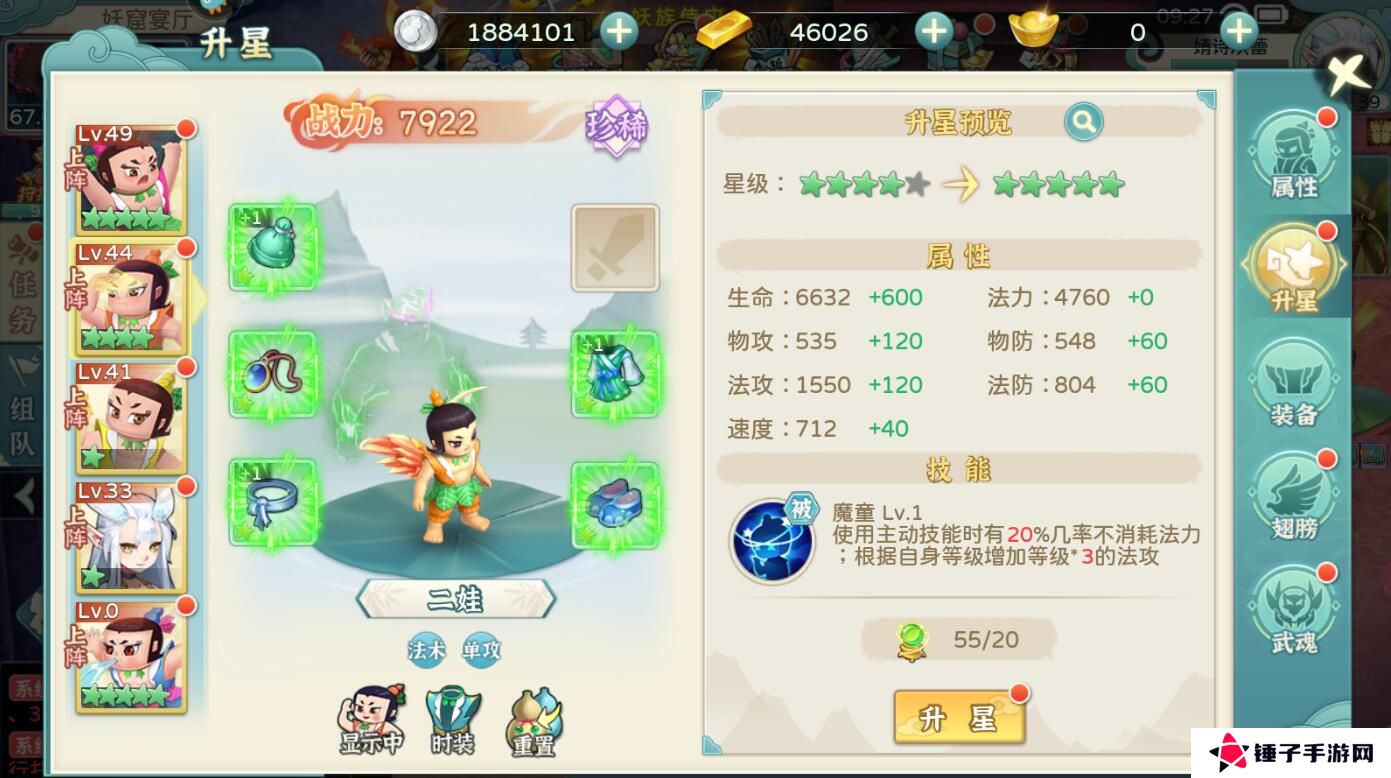1391x778 pixels.
Task: Open the star upgrade preview magnifier
Action: coord(1083,121)
